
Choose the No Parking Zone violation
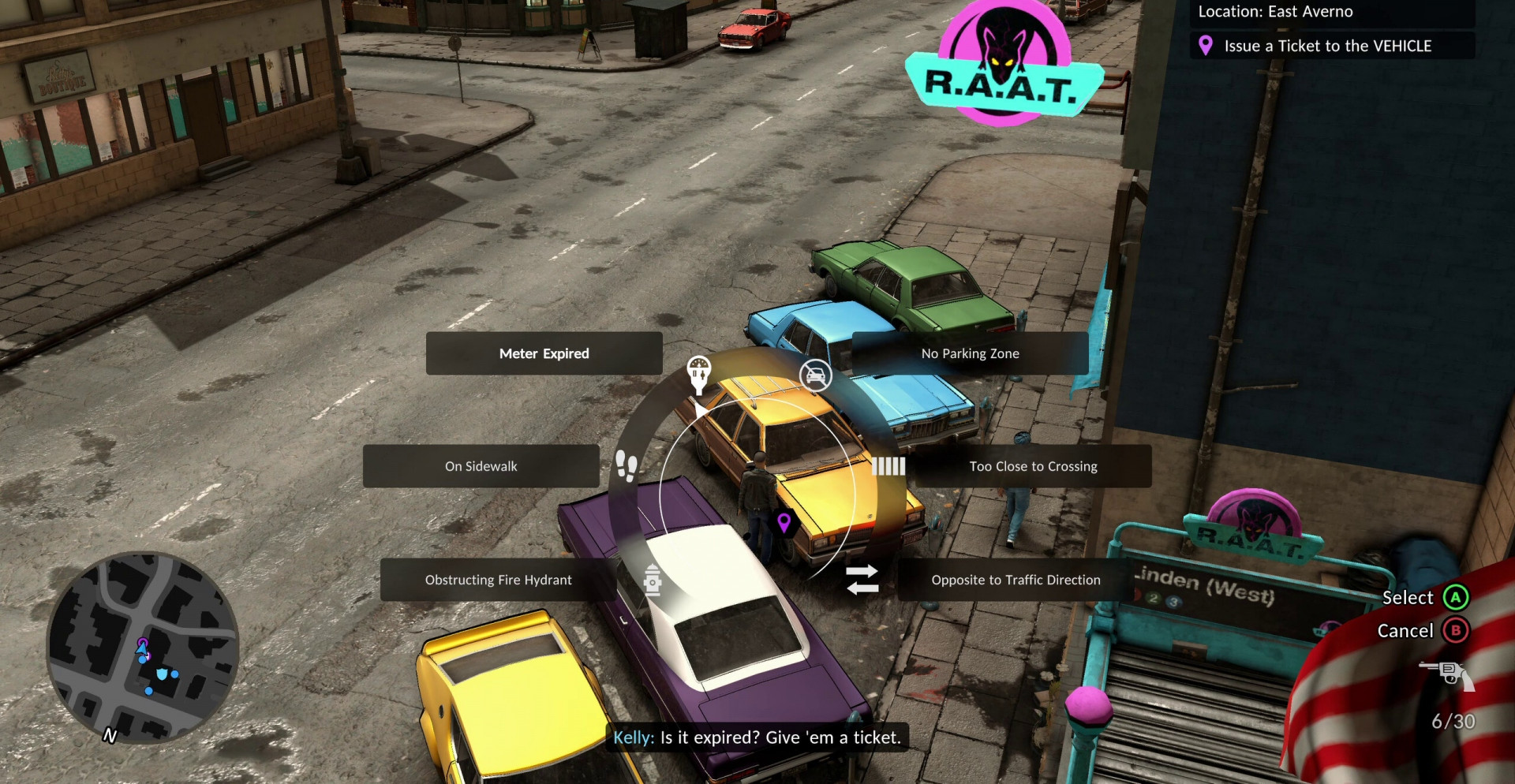[970, 353]
